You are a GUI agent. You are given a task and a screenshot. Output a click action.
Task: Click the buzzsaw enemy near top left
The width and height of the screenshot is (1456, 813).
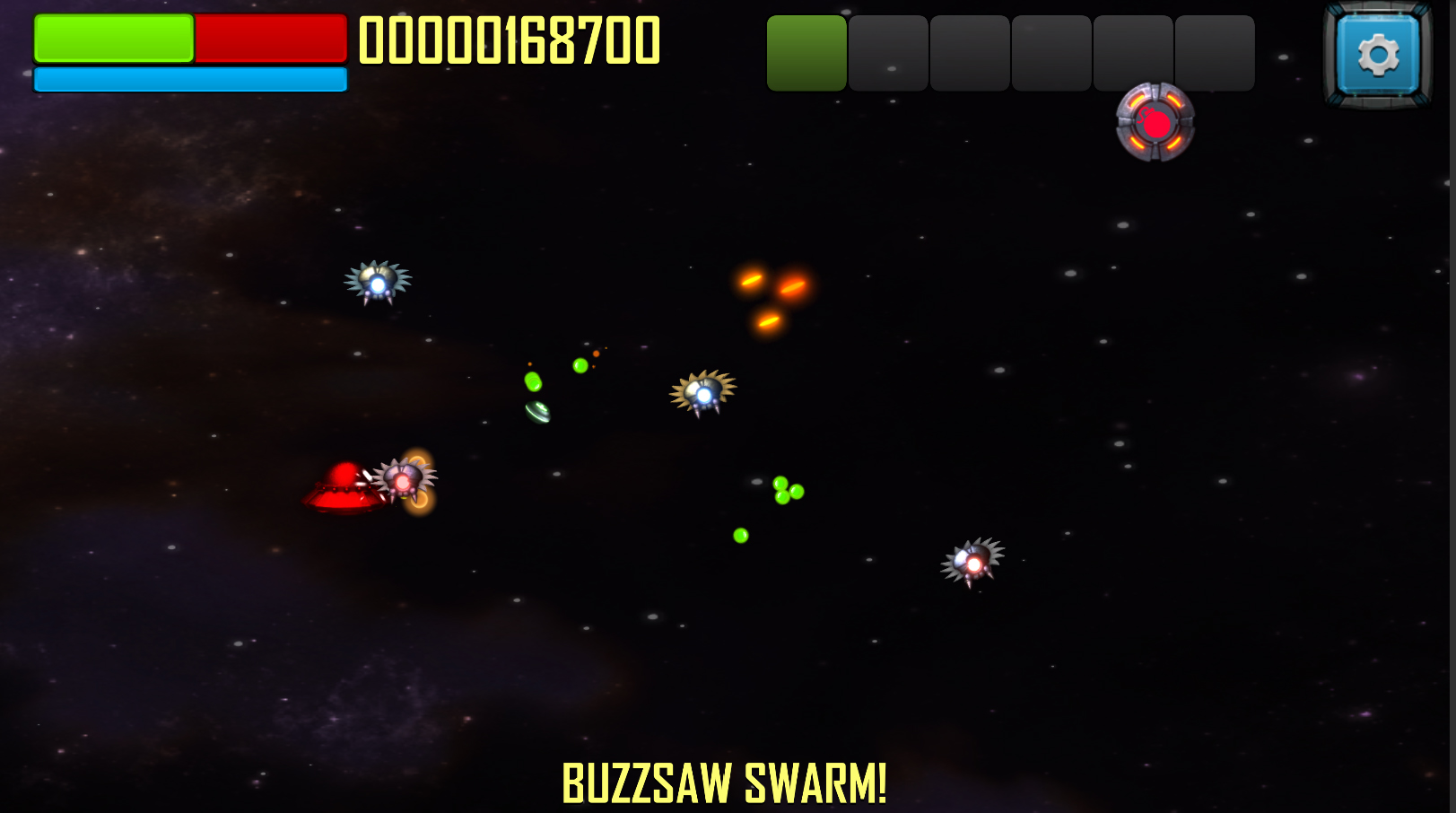point(379,282)
